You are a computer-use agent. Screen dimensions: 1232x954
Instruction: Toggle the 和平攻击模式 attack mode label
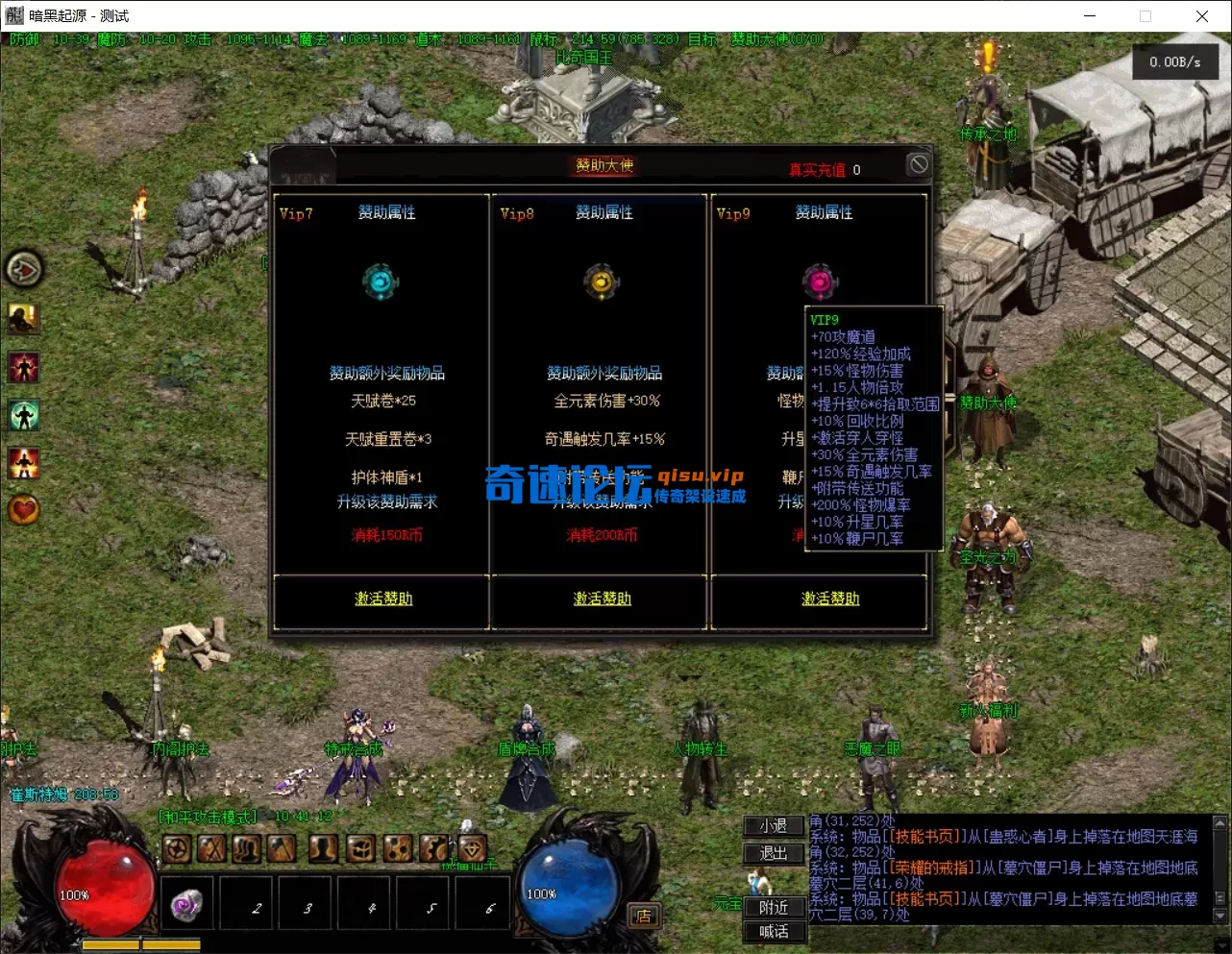[x=209, y=817]
